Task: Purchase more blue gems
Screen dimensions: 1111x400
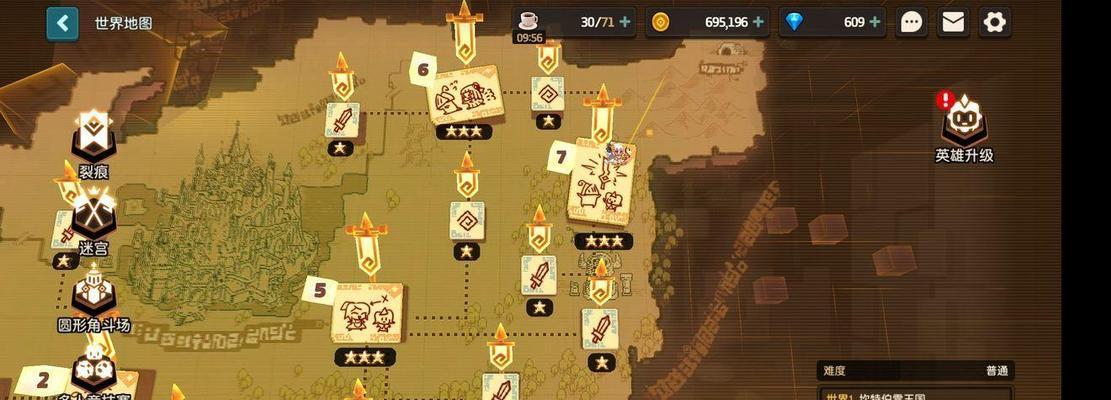Action: [875, 22]
